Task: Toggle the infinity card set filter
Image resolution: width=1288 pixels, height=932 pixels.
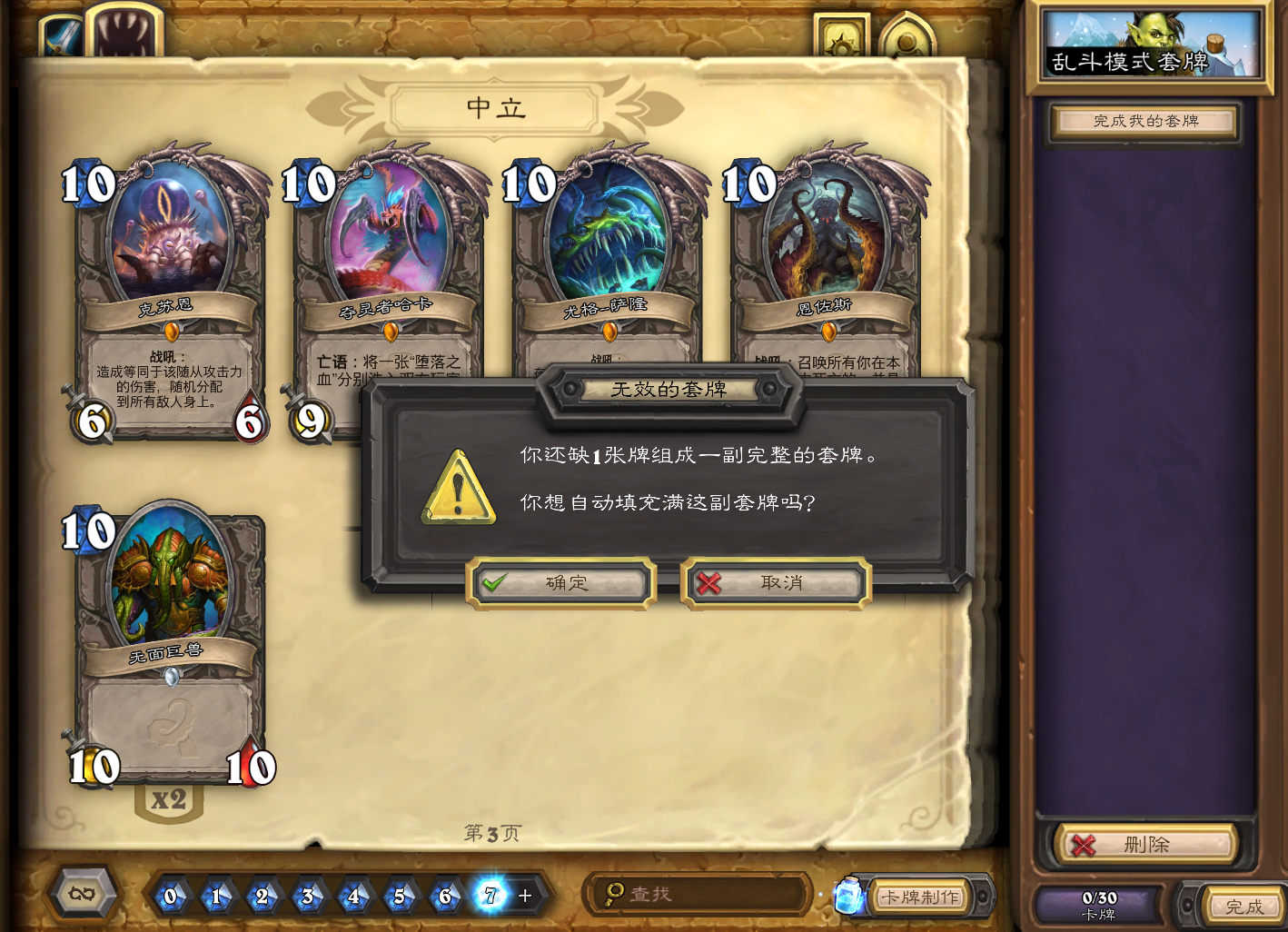Action: 81,893
